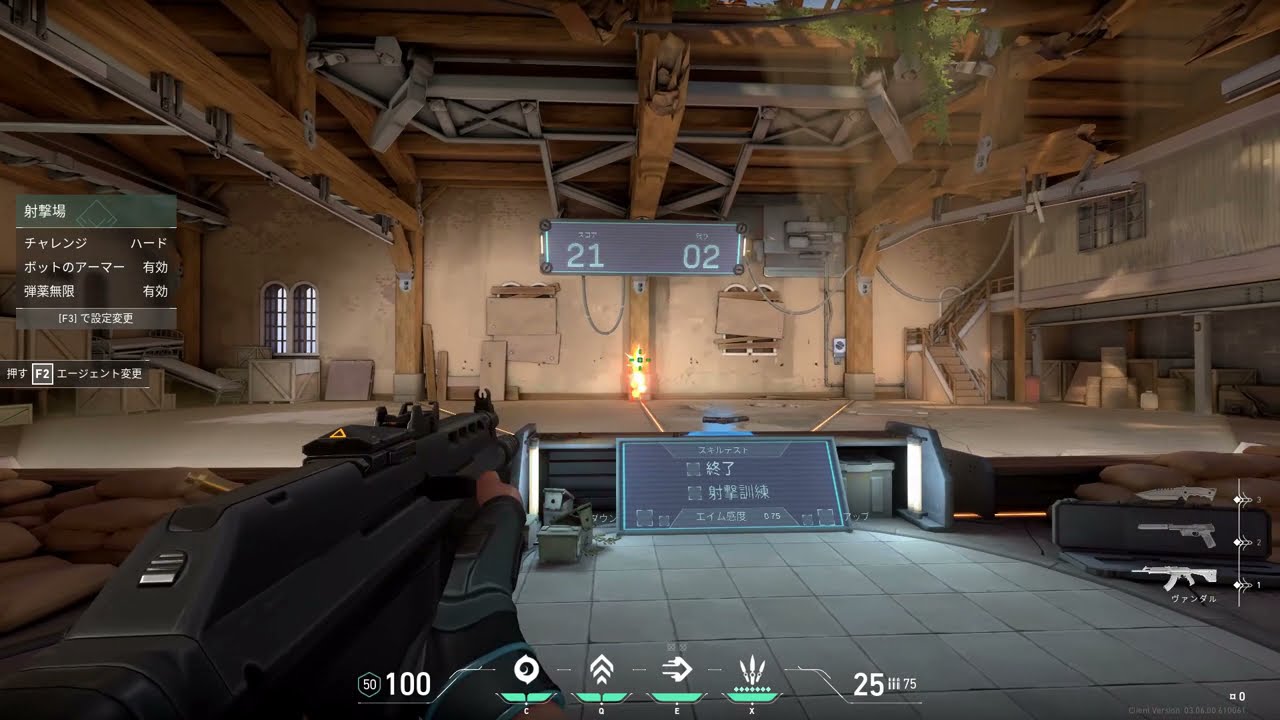Activate Jett's Cloudburst swirl ability icon
The width and height of the screenshot is (1280, 720).
tap(526, 670)
